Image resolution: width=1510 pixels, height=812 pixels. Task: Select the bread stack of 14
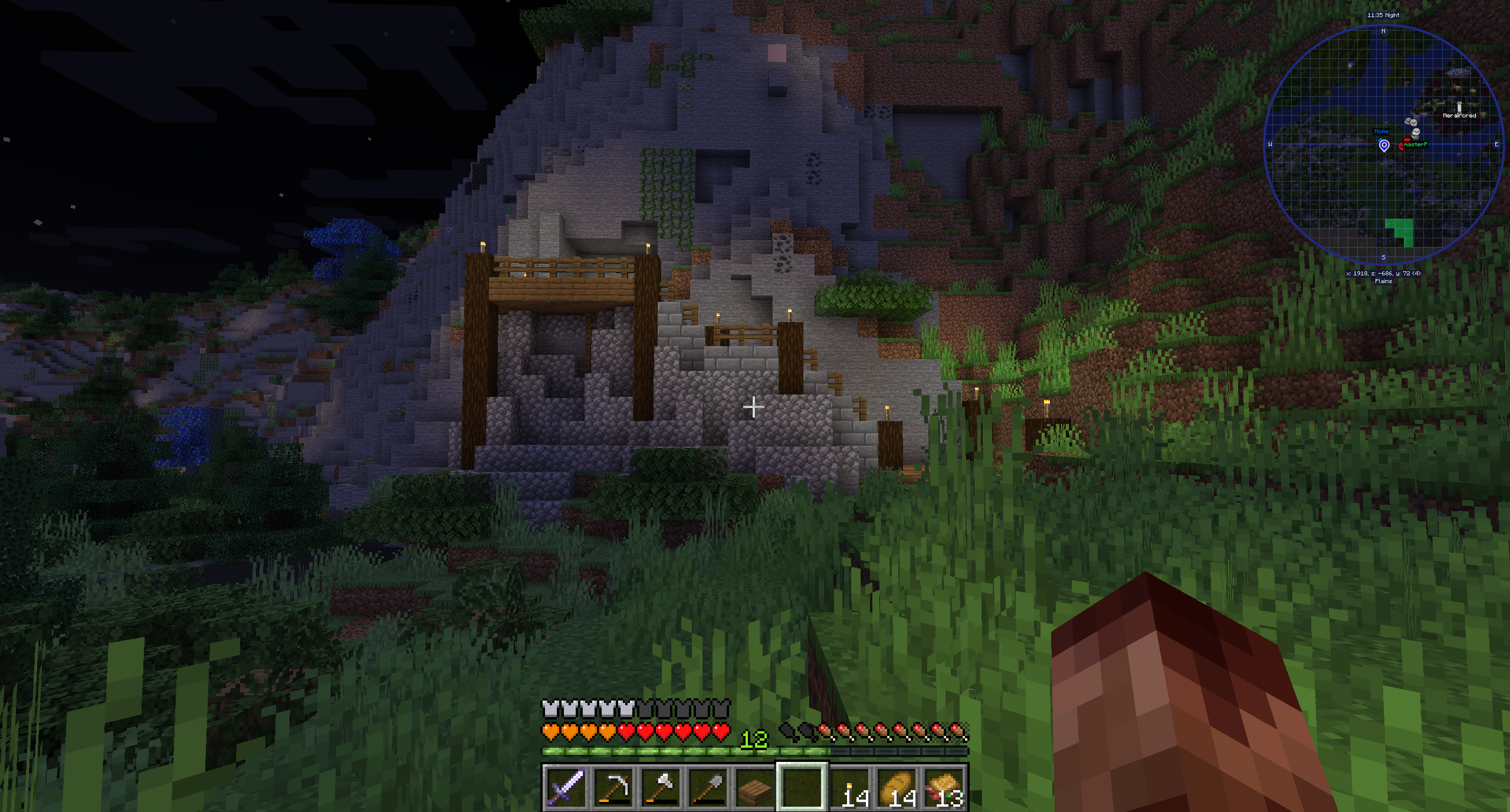point(897,787)
